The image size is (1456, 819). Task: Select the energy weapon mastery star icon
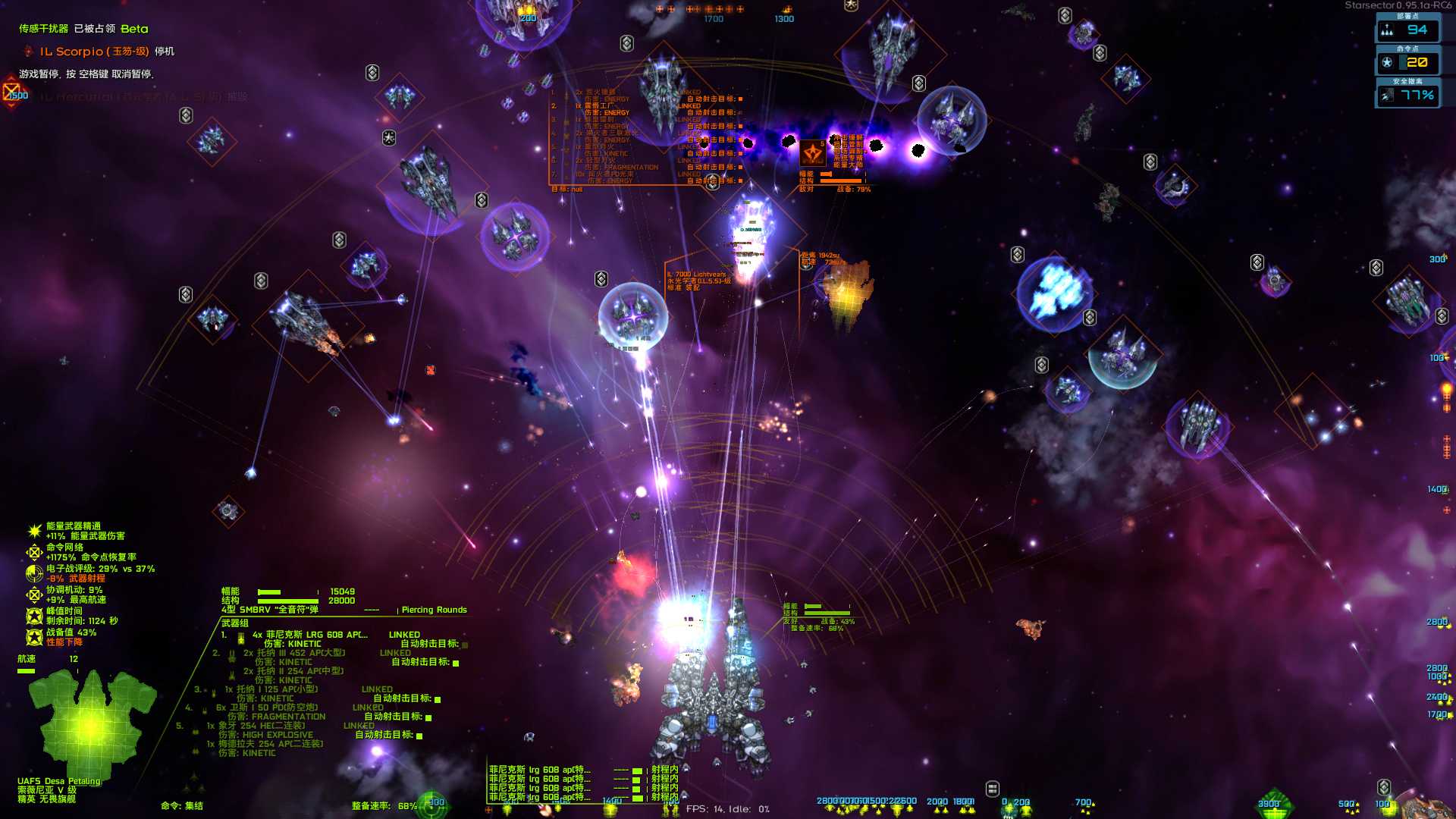point(35,531)
